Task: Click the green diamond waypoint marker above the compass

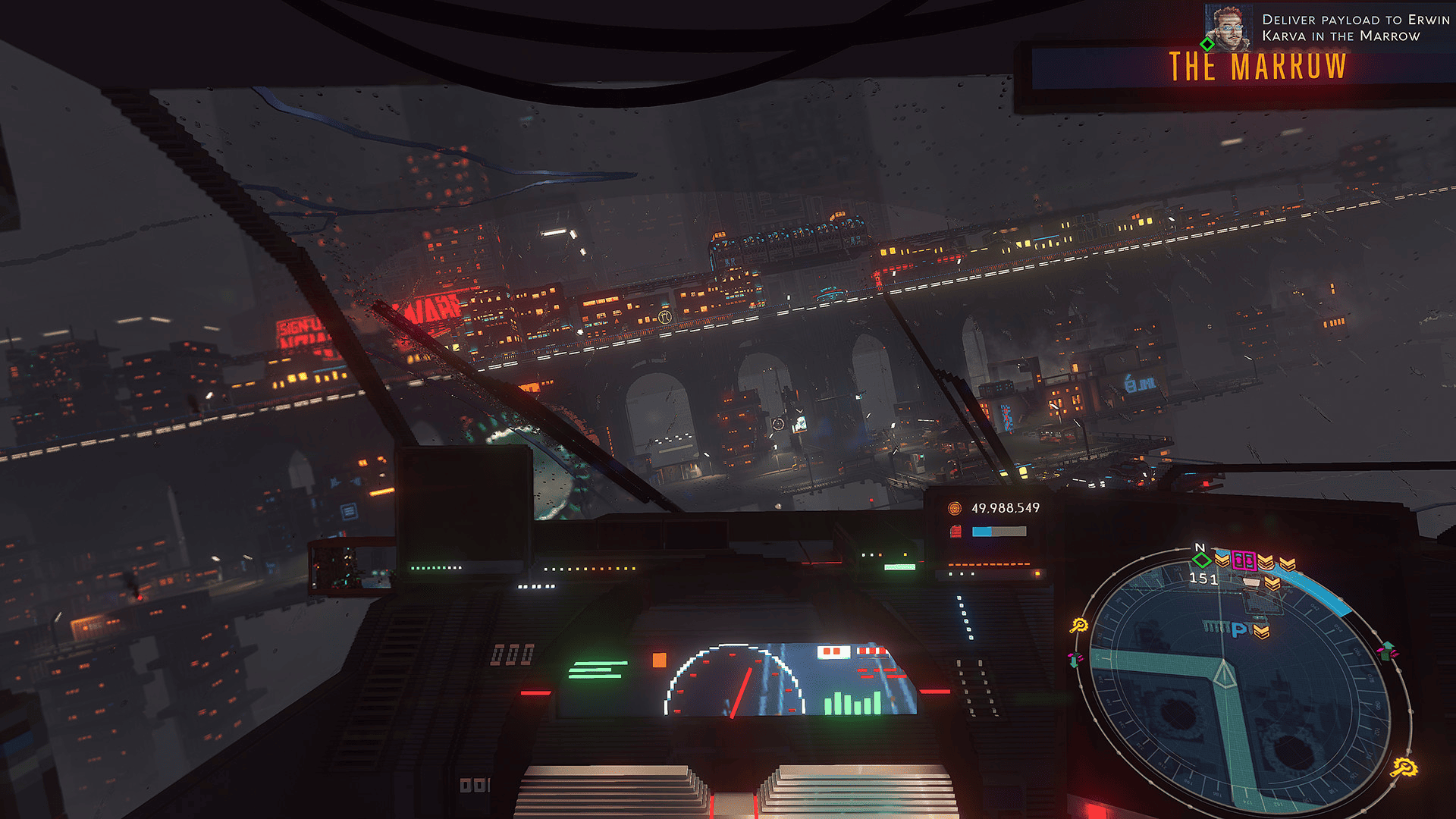Action: (1201, 560)
